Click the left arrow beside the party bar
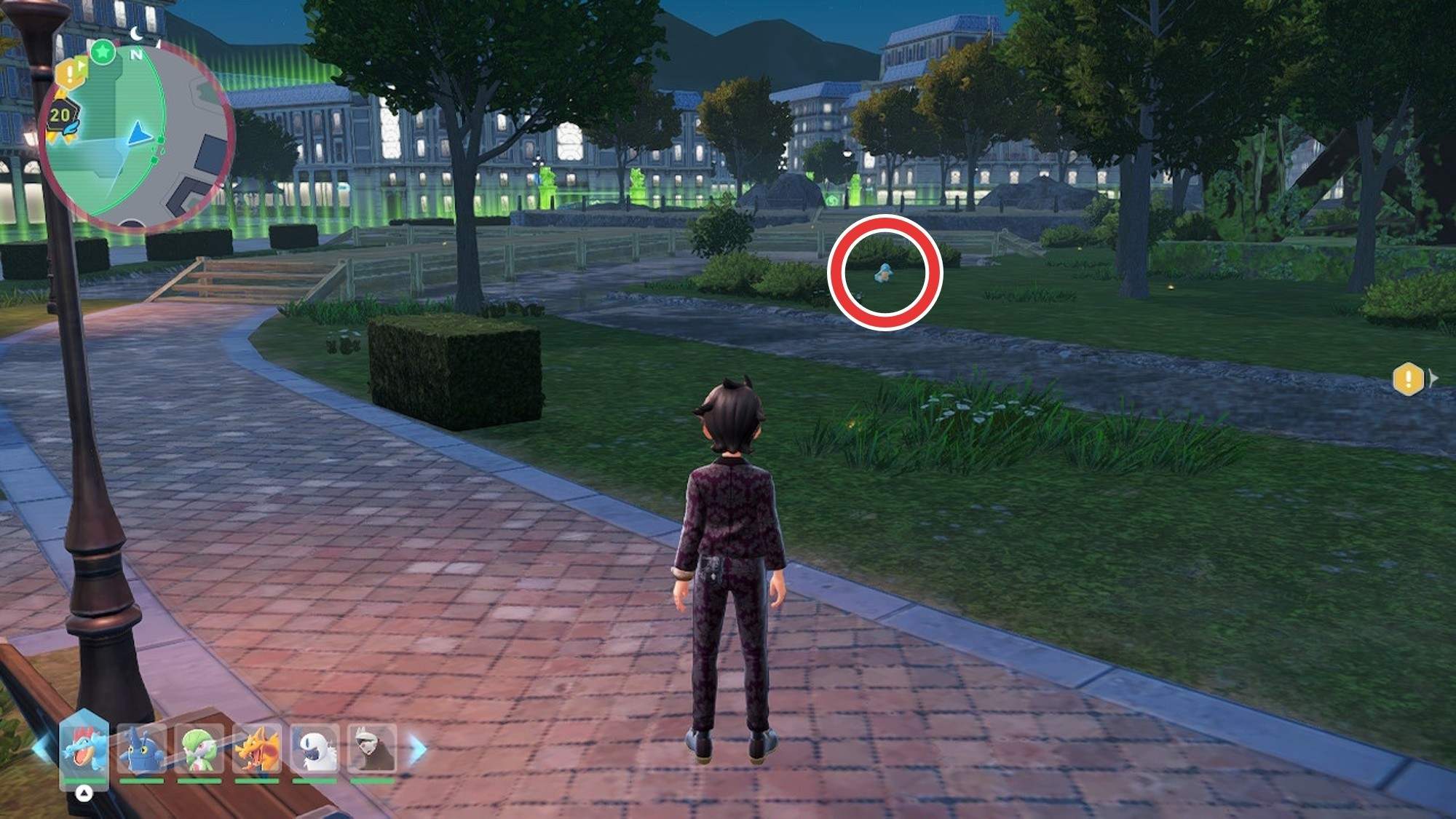Image resolution: width=1456 pixels, height=819 pixels. 42,748
